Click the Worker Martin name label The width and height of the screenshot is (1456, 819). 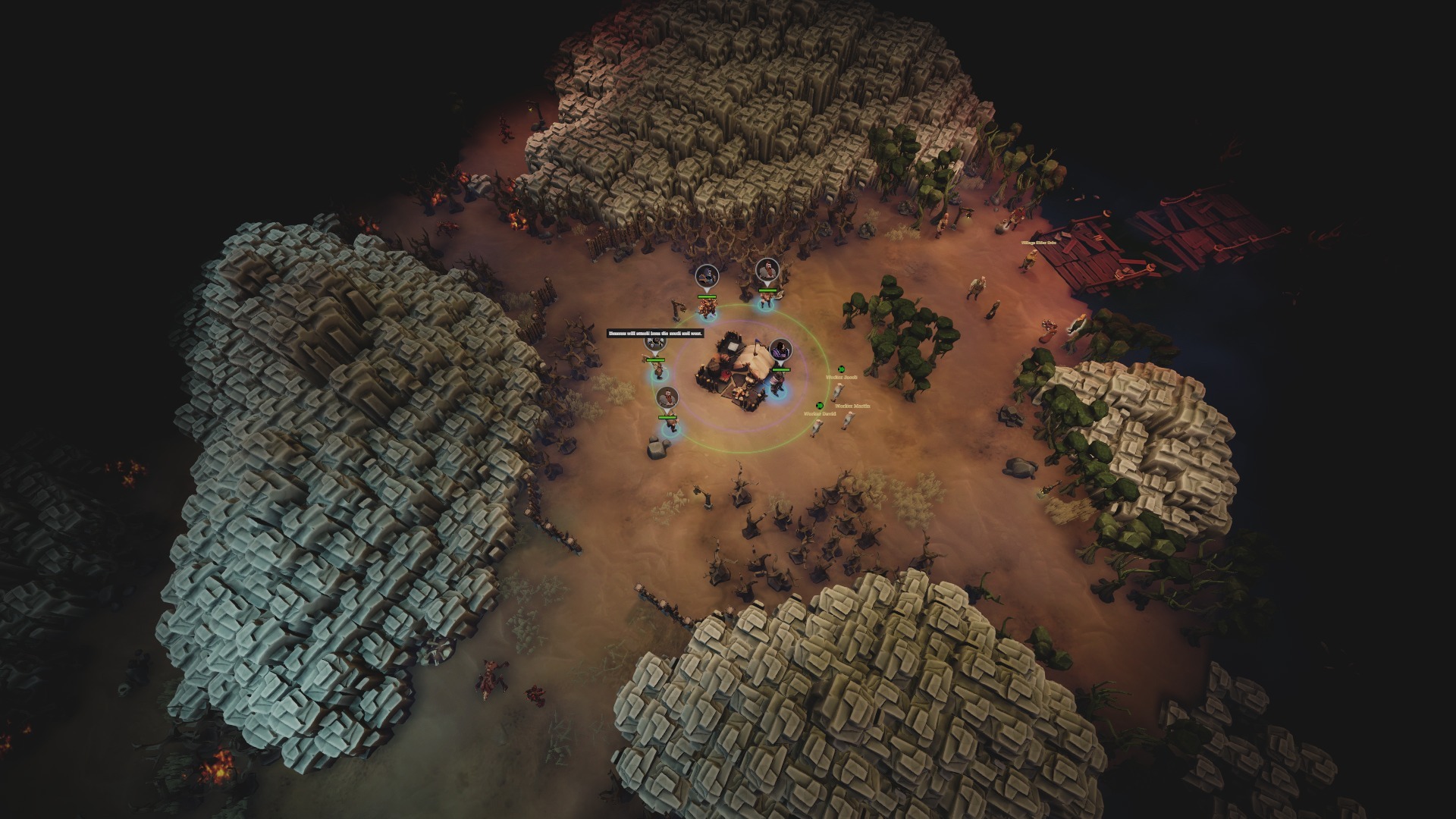[x=853, y=406]
